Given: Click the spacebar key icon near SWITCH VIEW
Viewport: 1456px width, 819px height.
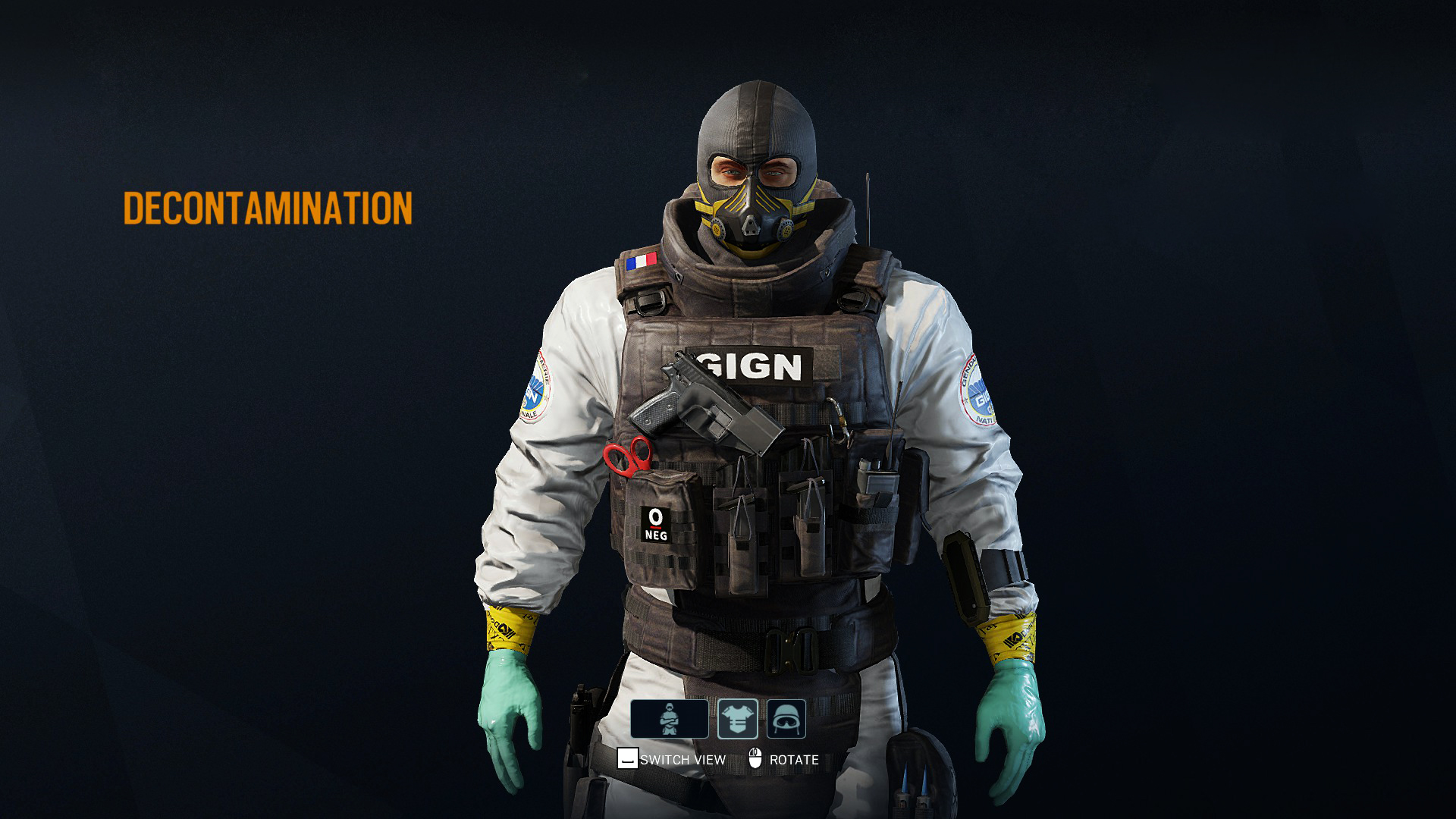Looking at the screenshot, I should pyautogui.click(x=627, y=757).
